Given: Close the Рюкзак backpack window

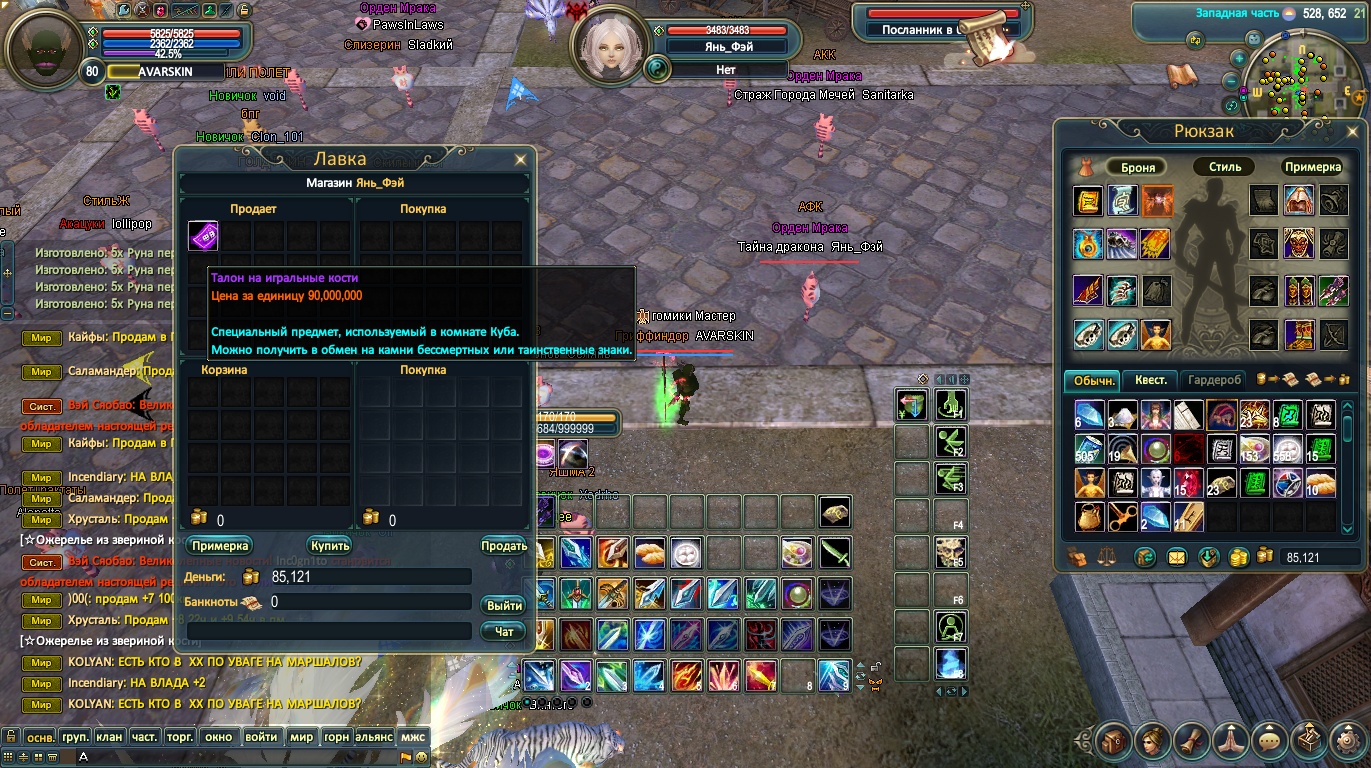Looking at the screenshot, I should pos(1353,131).
